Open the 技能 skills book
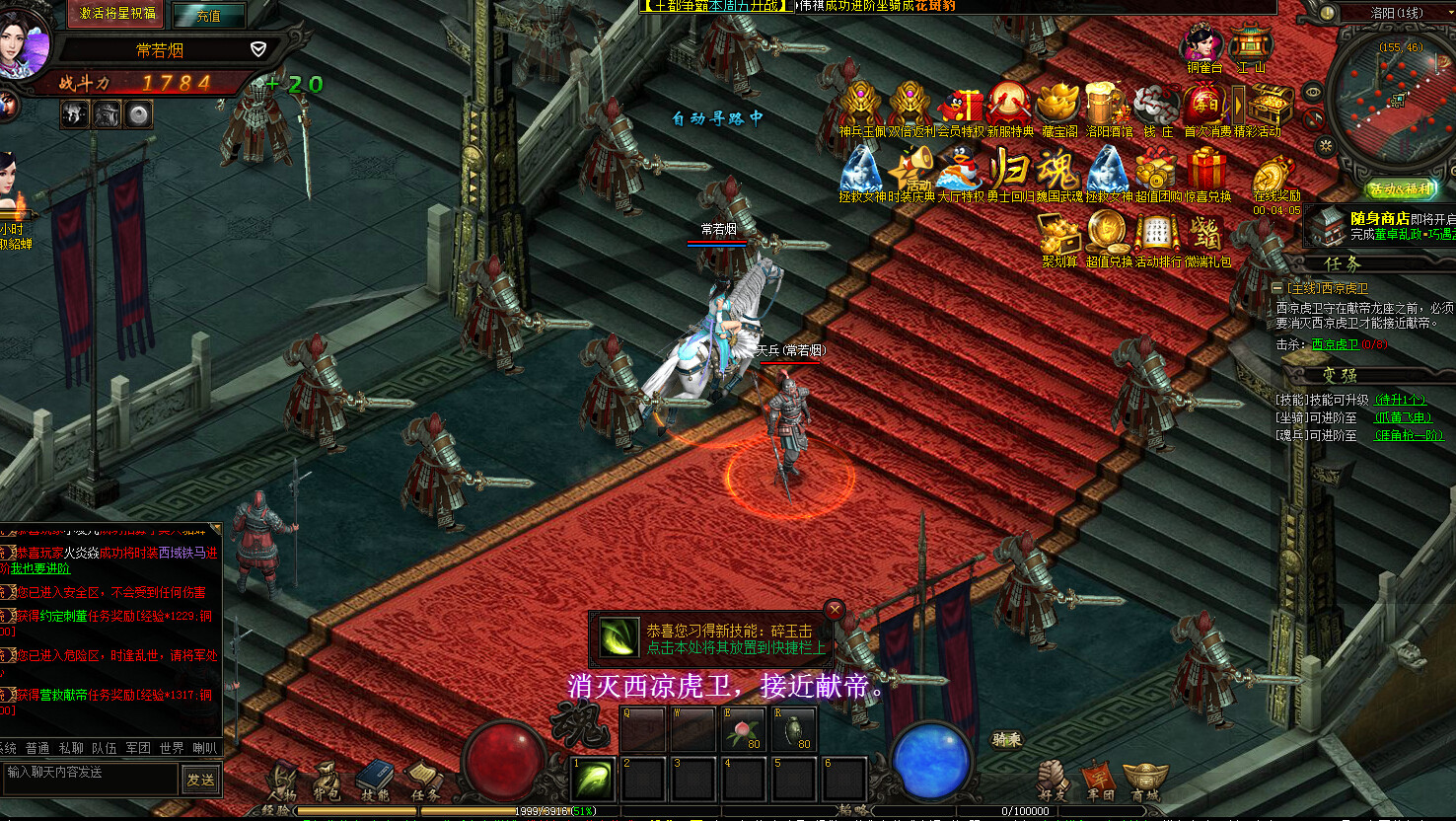Image resolution: width=1456 pixels, height=821 pixels. pyautogui.click(x=375, y=780)
